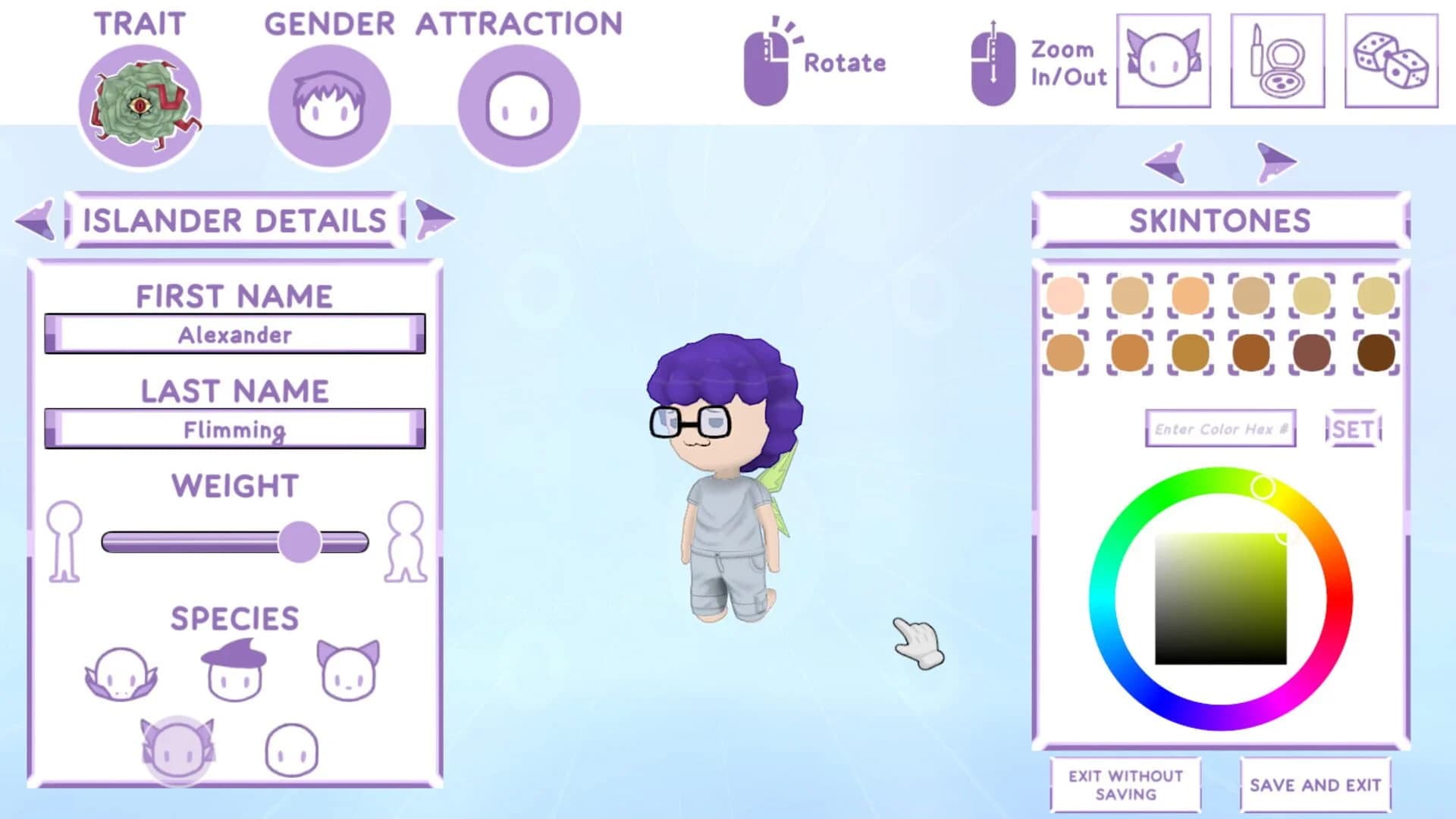The height and width of the screenshot is (819, 1456).
Task: Open the makeup customization panel icon
Action: (x=1277, y=61)
